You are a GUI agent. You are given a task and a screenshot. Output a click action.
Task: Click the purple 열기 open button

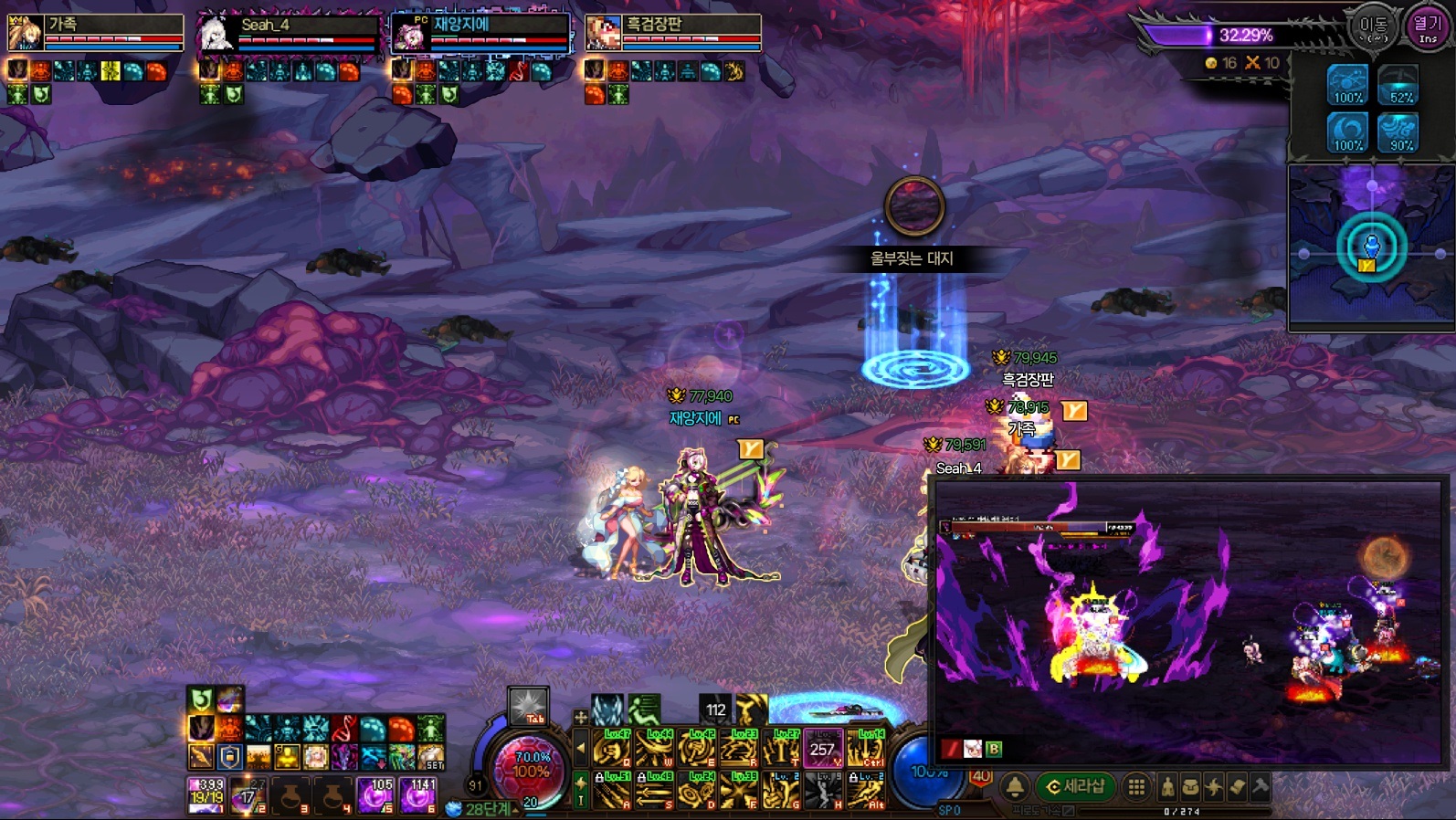coord(1427,27)
